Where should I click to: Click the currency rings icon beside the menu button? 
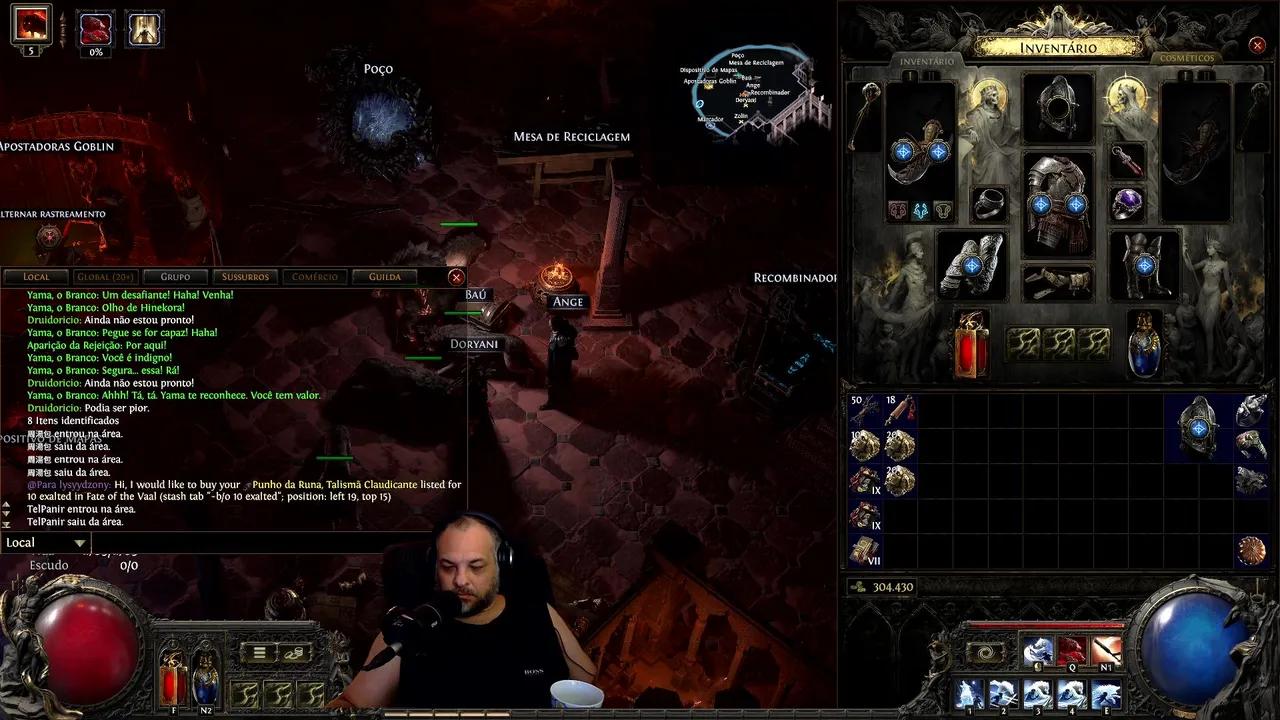click(x=293, y=653)
